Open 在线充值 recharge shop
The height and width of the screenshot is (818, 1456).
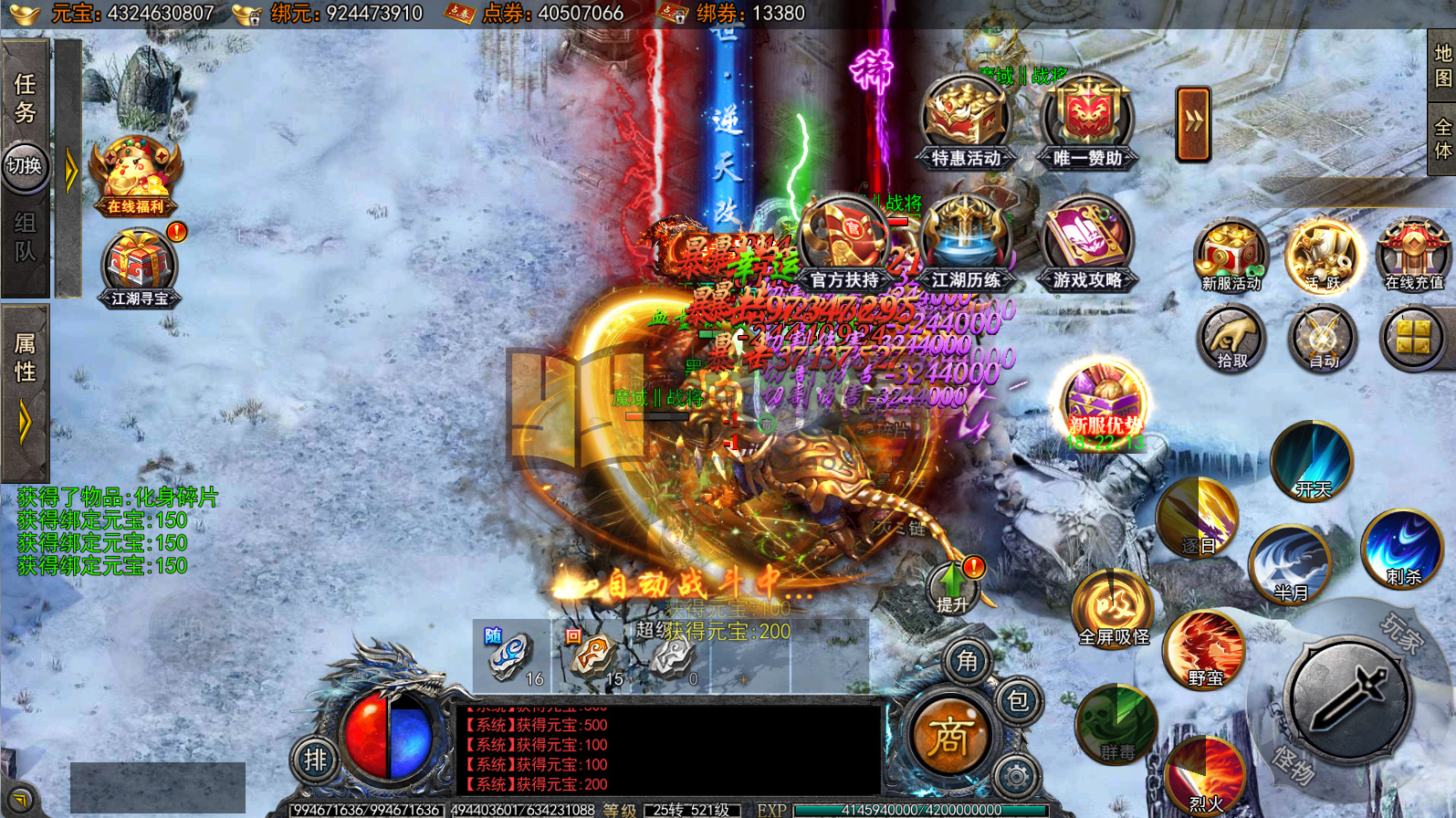tap(1413, 256)
